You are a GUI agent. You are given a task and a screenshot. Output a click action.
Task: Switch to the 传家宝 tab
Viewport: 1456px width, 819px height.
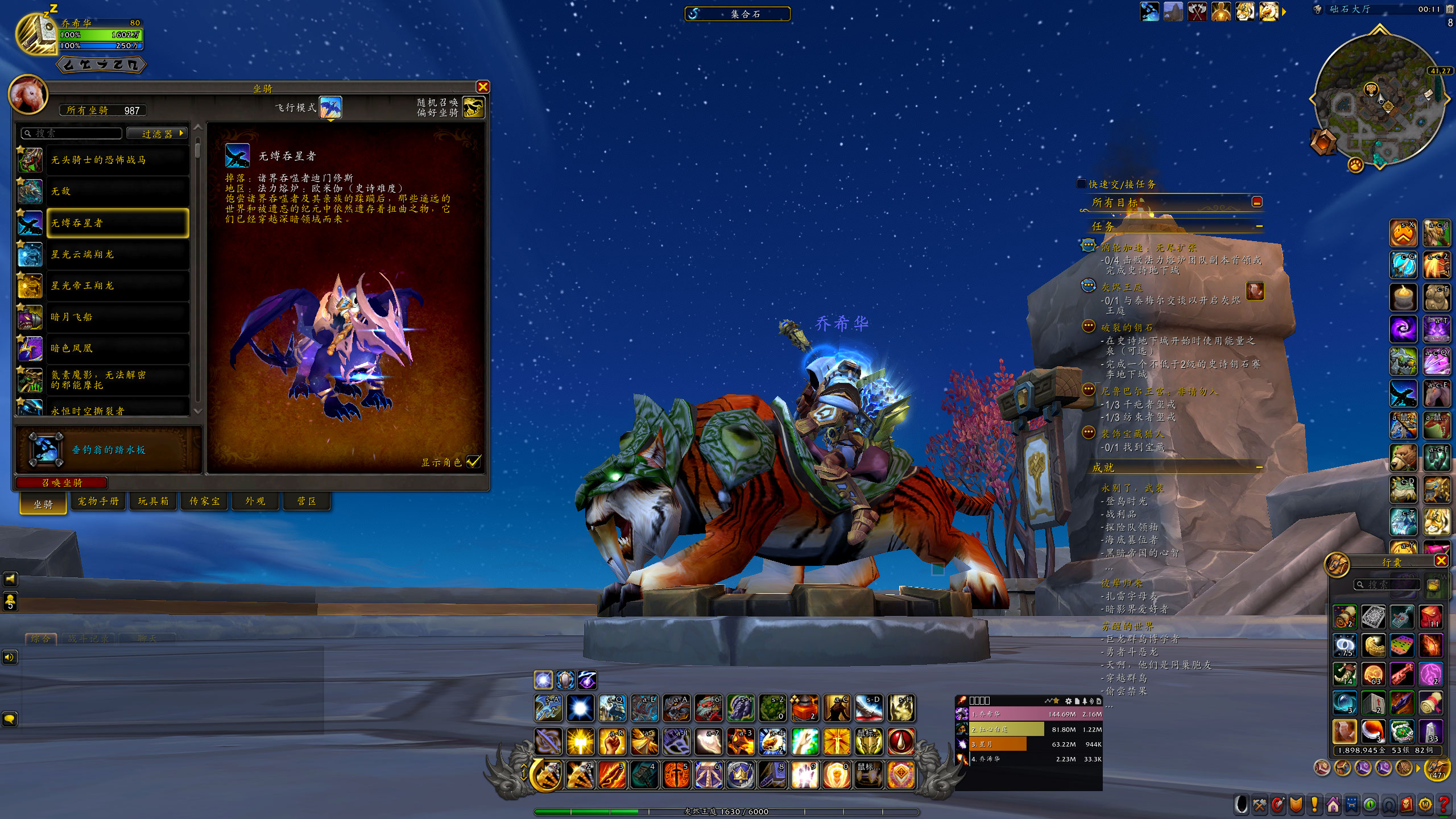click(x=204, y=501)
